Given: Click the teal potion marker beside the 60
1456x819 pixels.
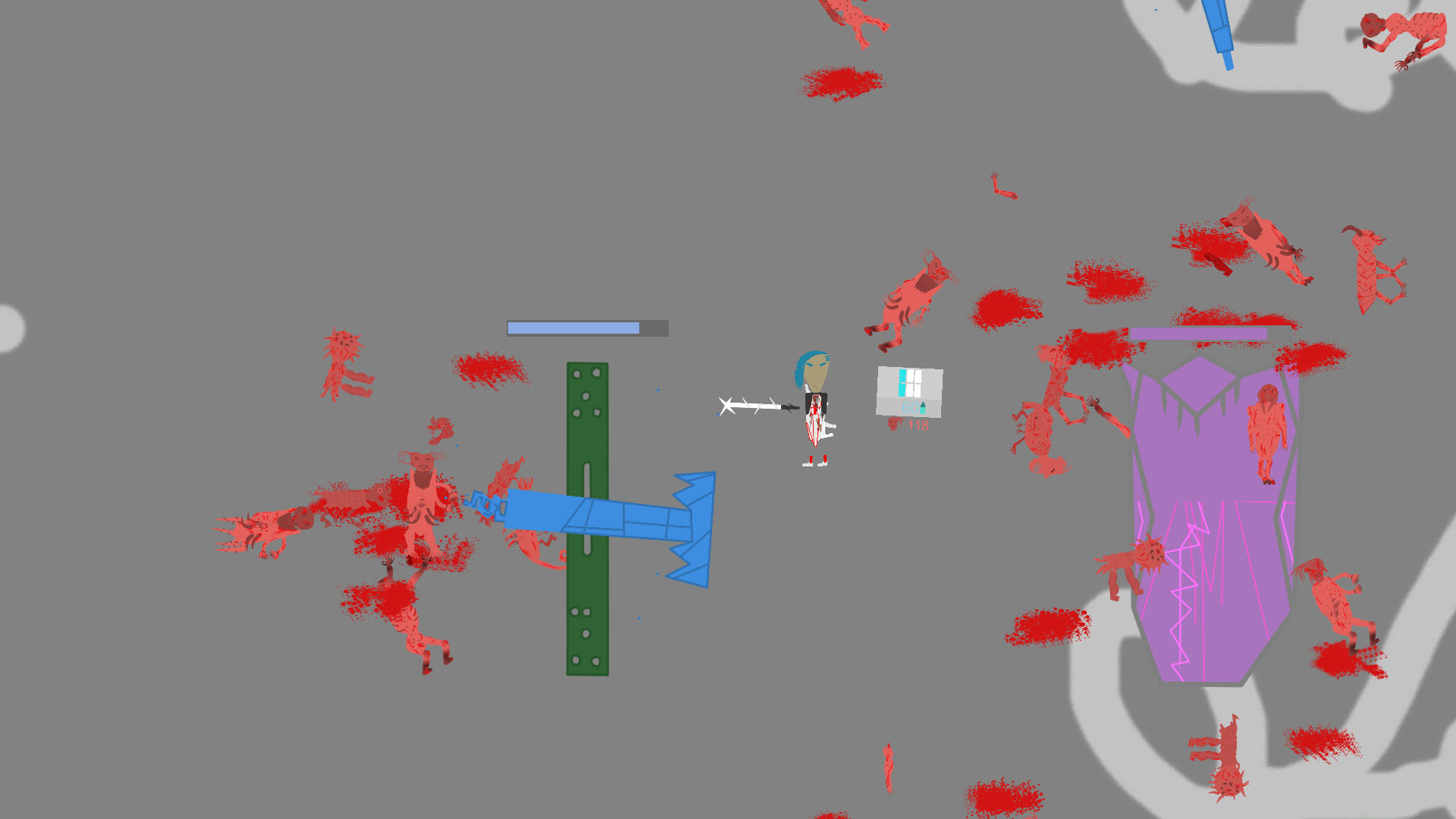Looking at the screenshot, I should tap(923, 412).
